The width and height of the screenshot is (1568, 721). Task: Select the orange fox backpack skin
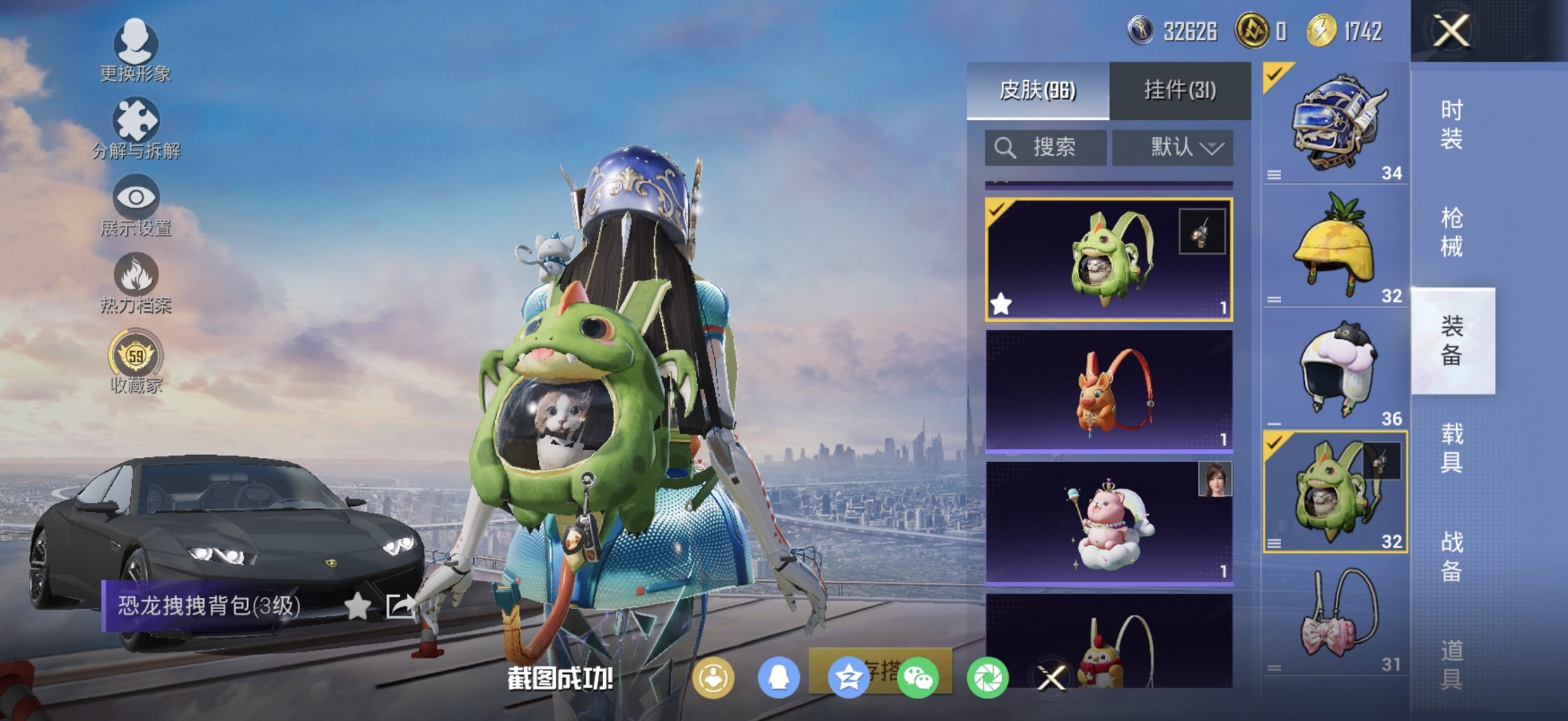click(1109, 390)
